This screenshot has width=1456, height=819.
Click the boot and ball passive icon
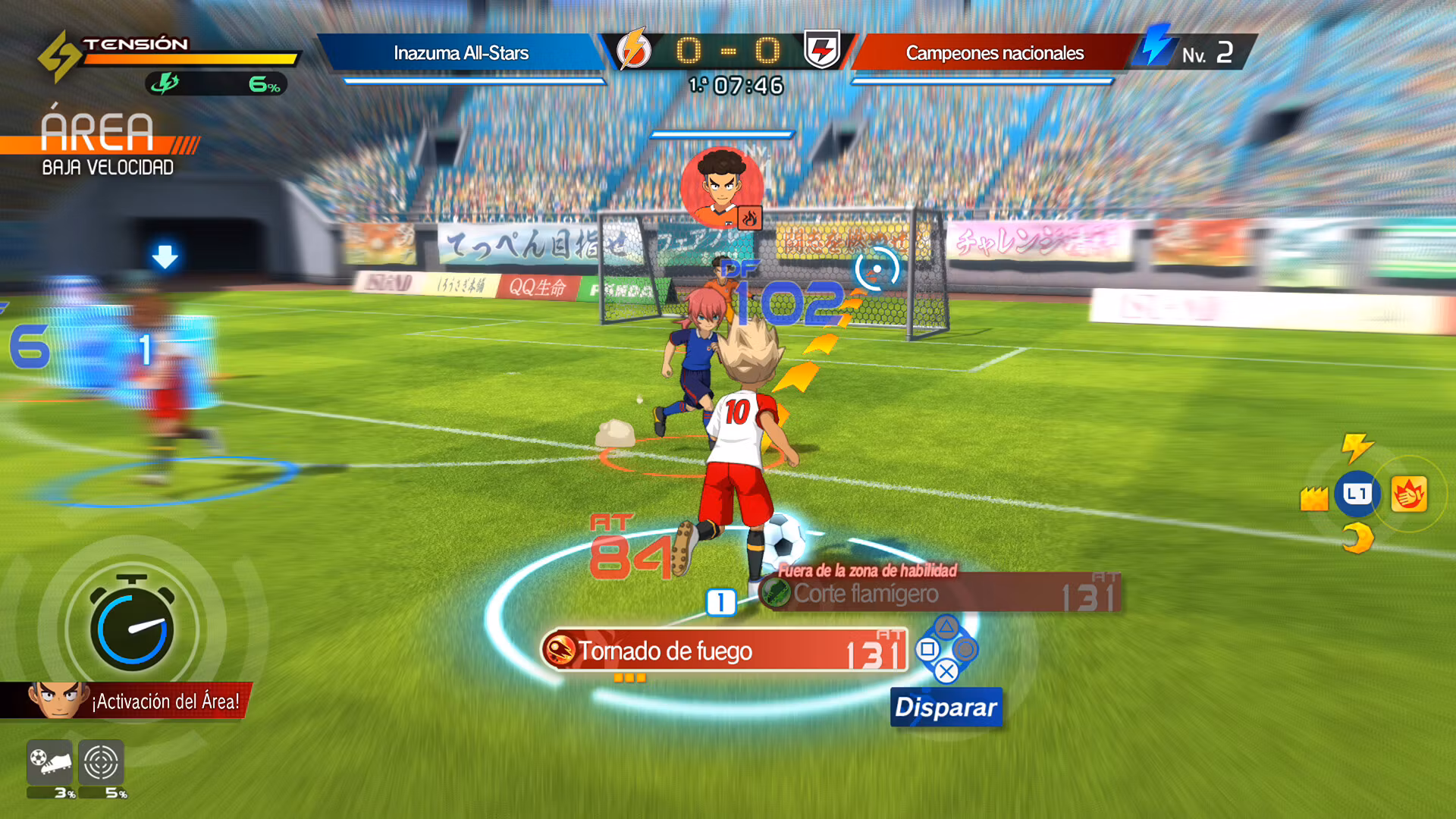50,761
